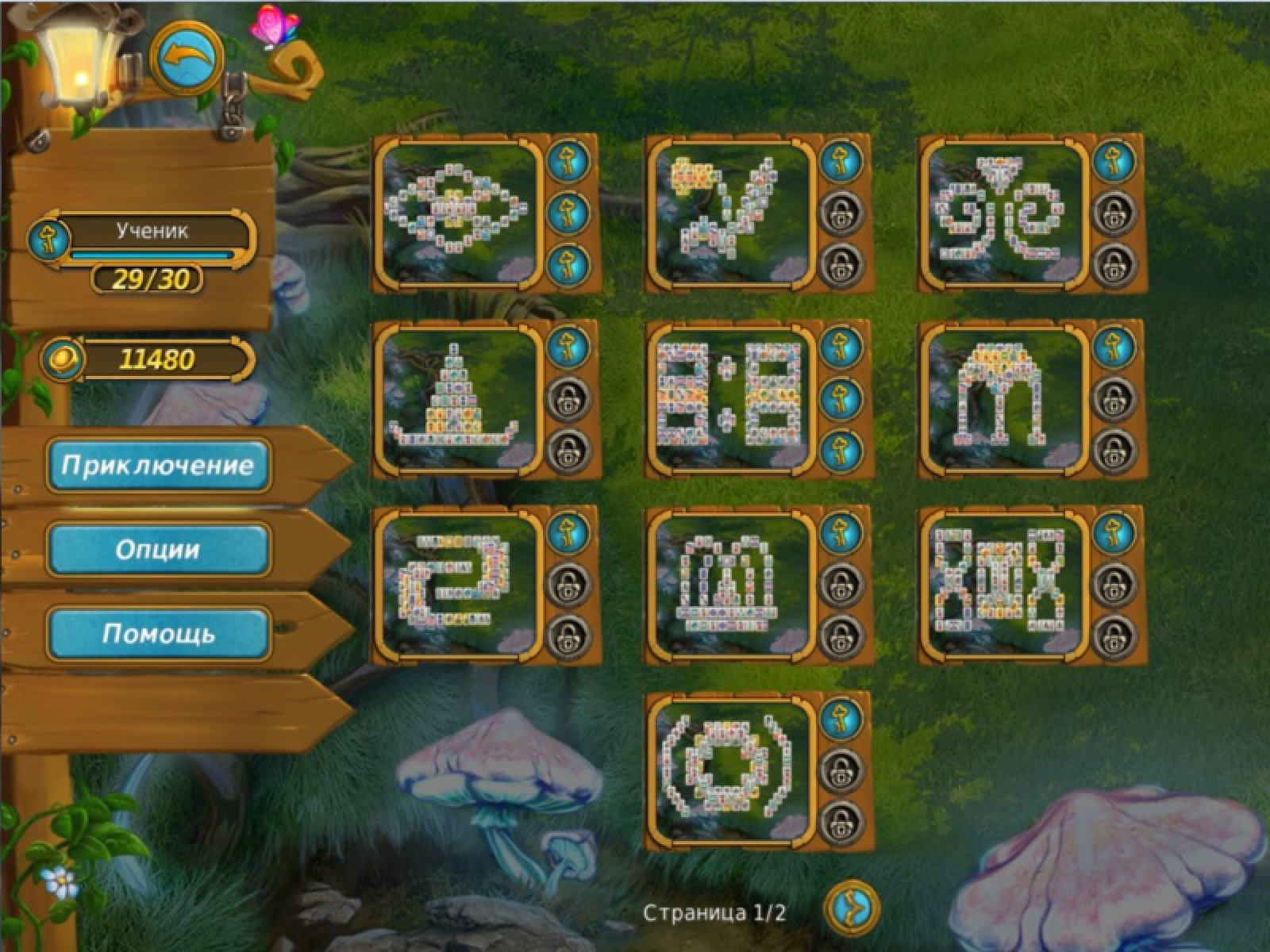The width and height of the screenshot is (1270, 952).
Task: Select the twin spirals layout level
Action: coord(1005,212)
